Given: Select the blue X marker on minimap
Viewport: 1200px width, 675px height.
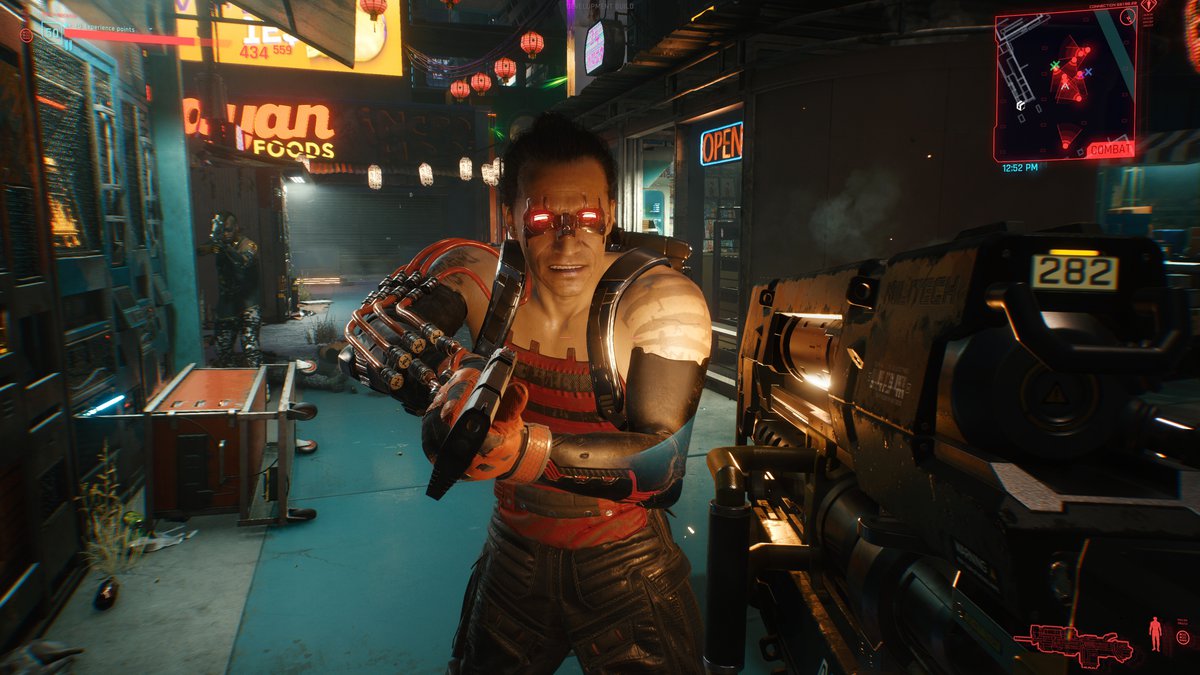Looking at the screenshot, I should tap(1088, 72).
